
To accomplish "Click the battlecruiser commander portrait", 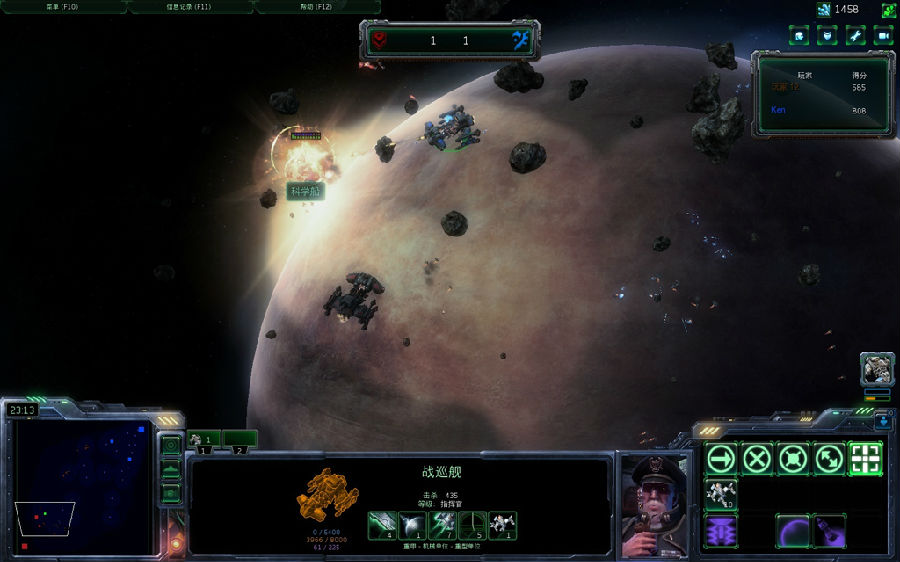I will click(x=654, y=507).
